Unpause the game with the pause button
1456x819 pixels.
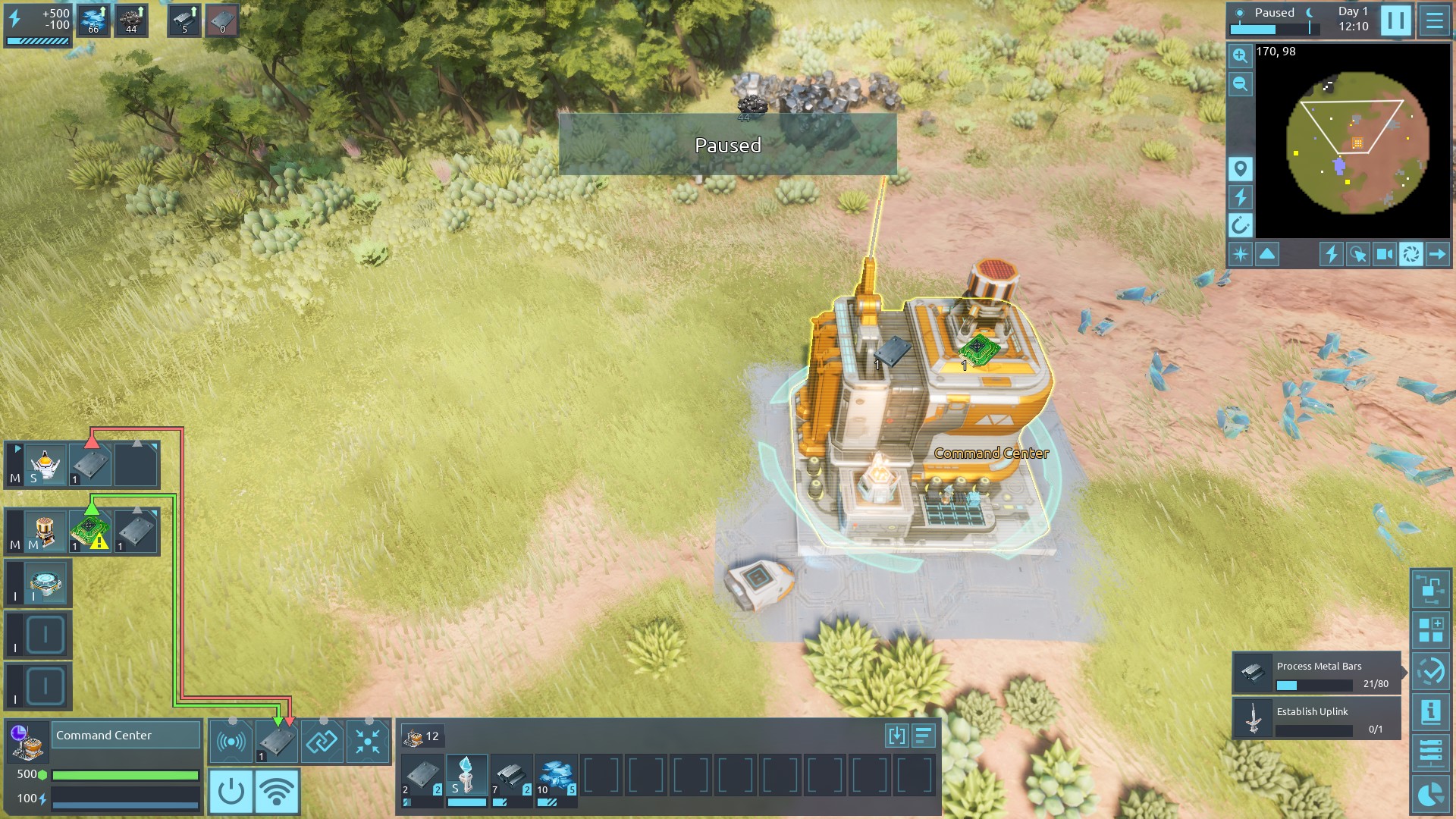click(x=1395, y=20)
